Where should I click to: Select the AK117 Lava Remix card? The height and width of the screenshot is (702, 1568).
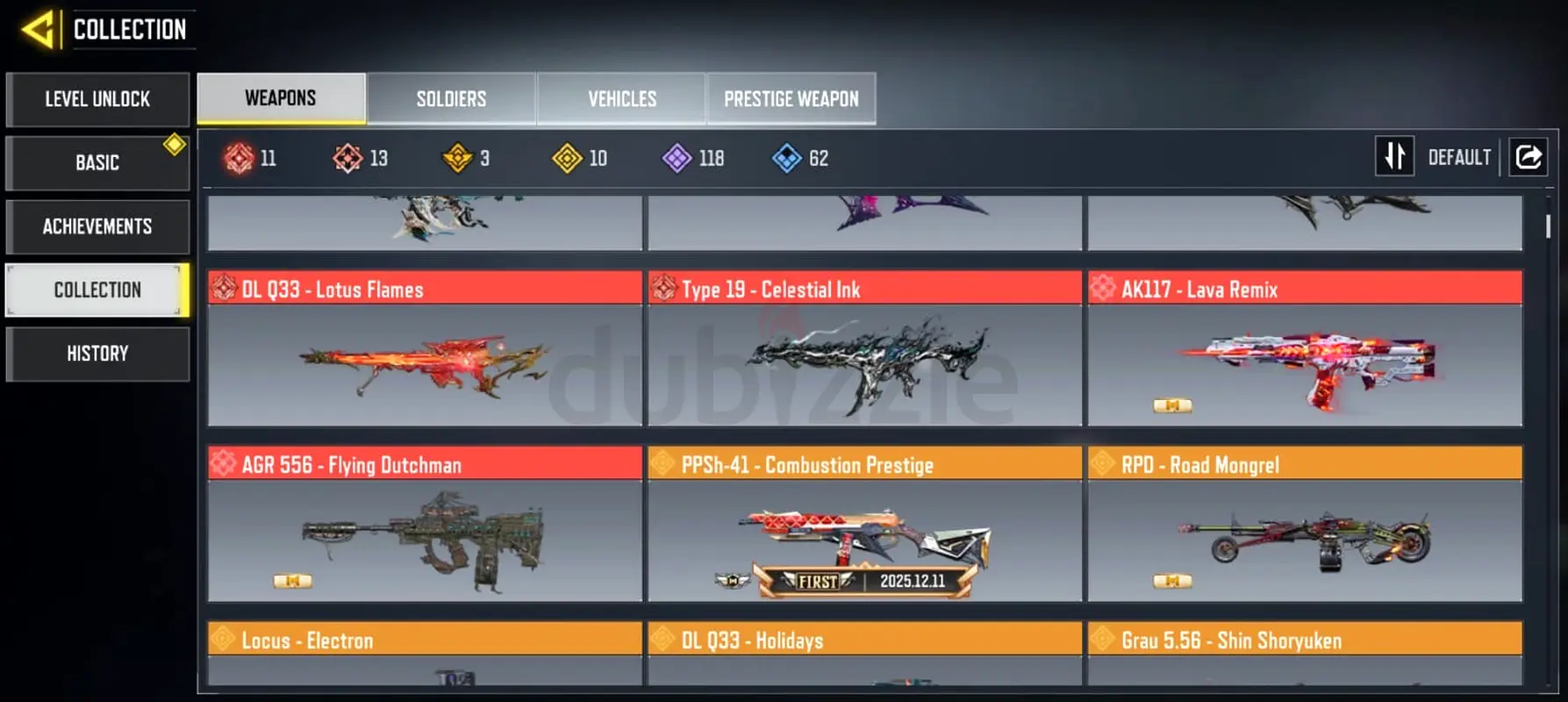coord(1305,349)
